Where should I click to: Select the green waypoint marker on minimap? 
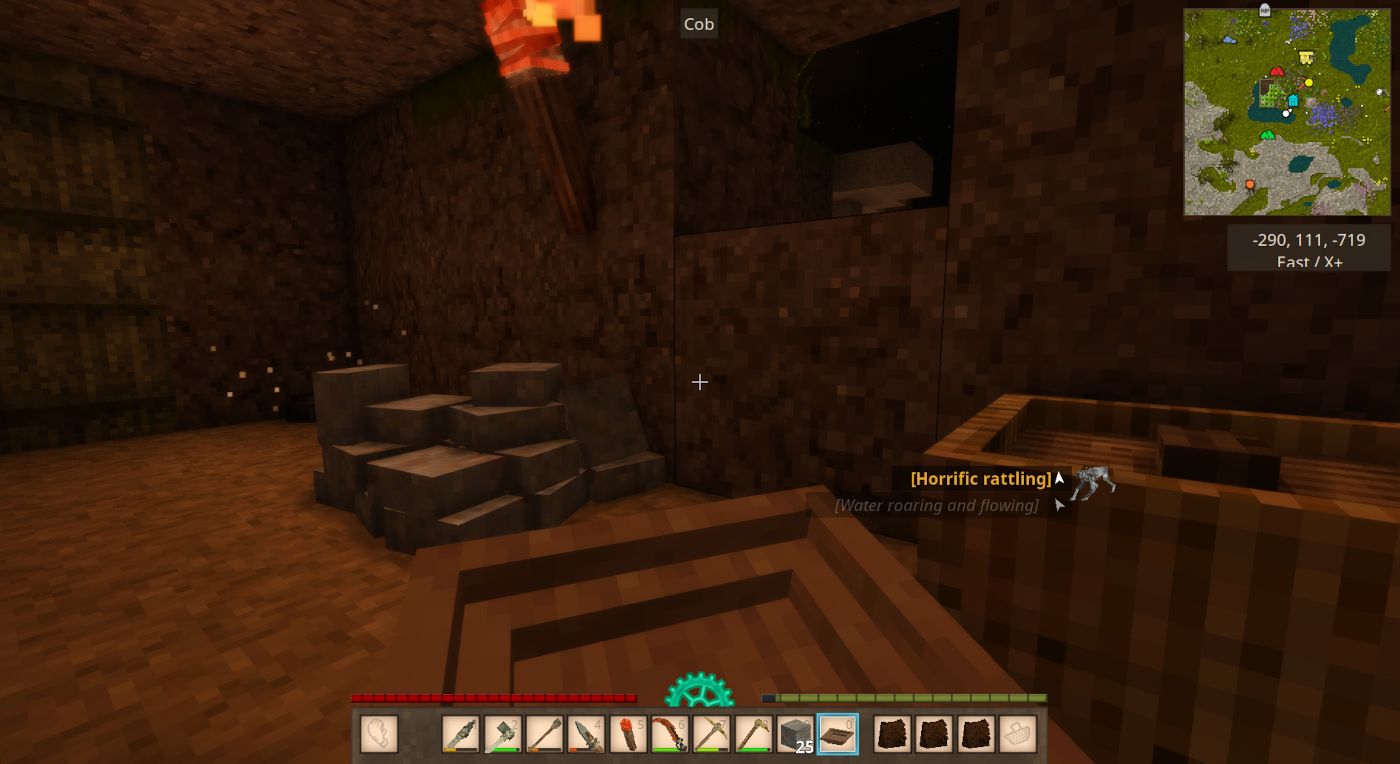tap(1267, 134)
